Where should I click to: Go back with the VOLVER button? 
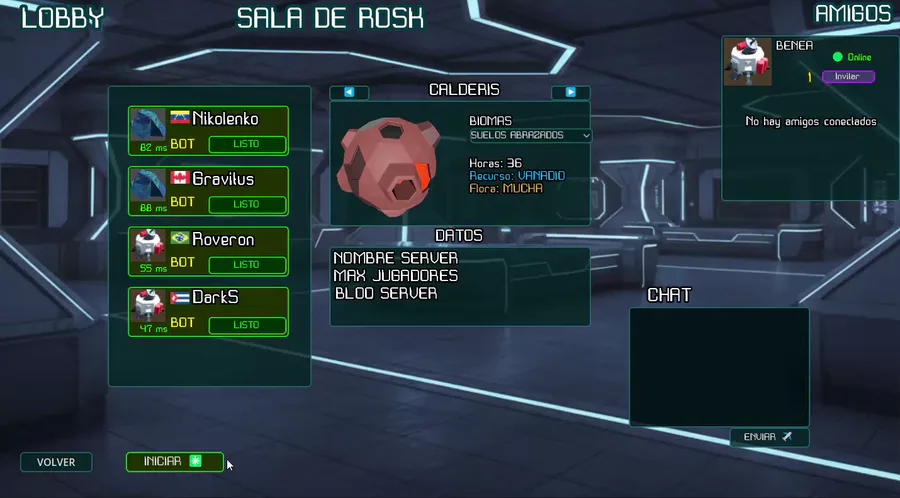click(x=56, y=462)
